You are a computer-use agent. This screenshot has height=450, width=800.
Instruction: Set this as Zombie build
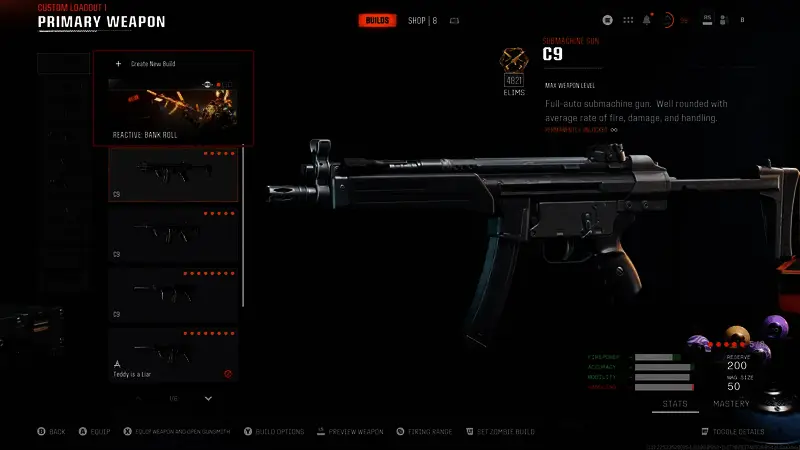(x=501, y=431)
